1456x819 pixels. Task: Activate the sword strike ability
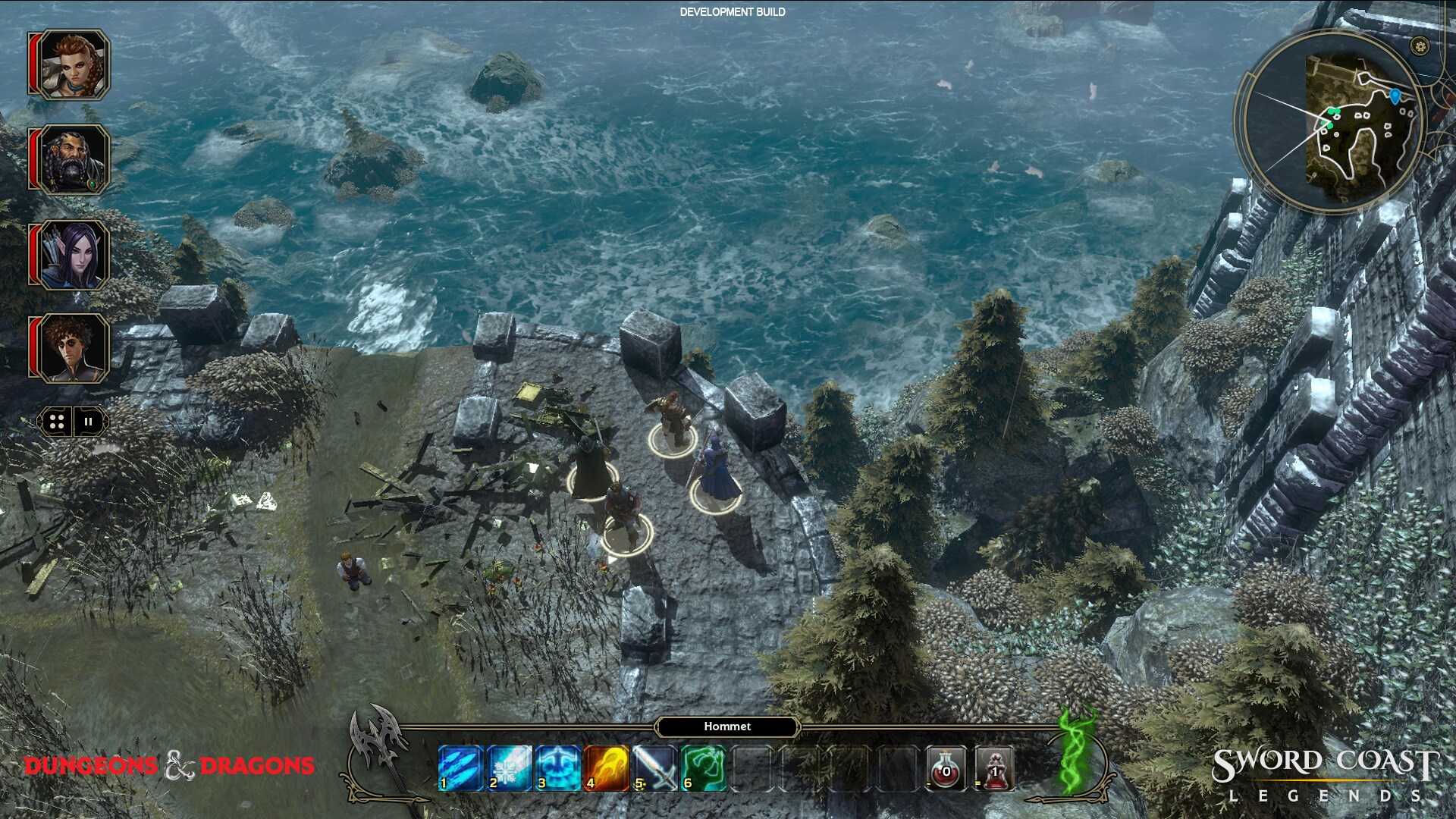654,767
